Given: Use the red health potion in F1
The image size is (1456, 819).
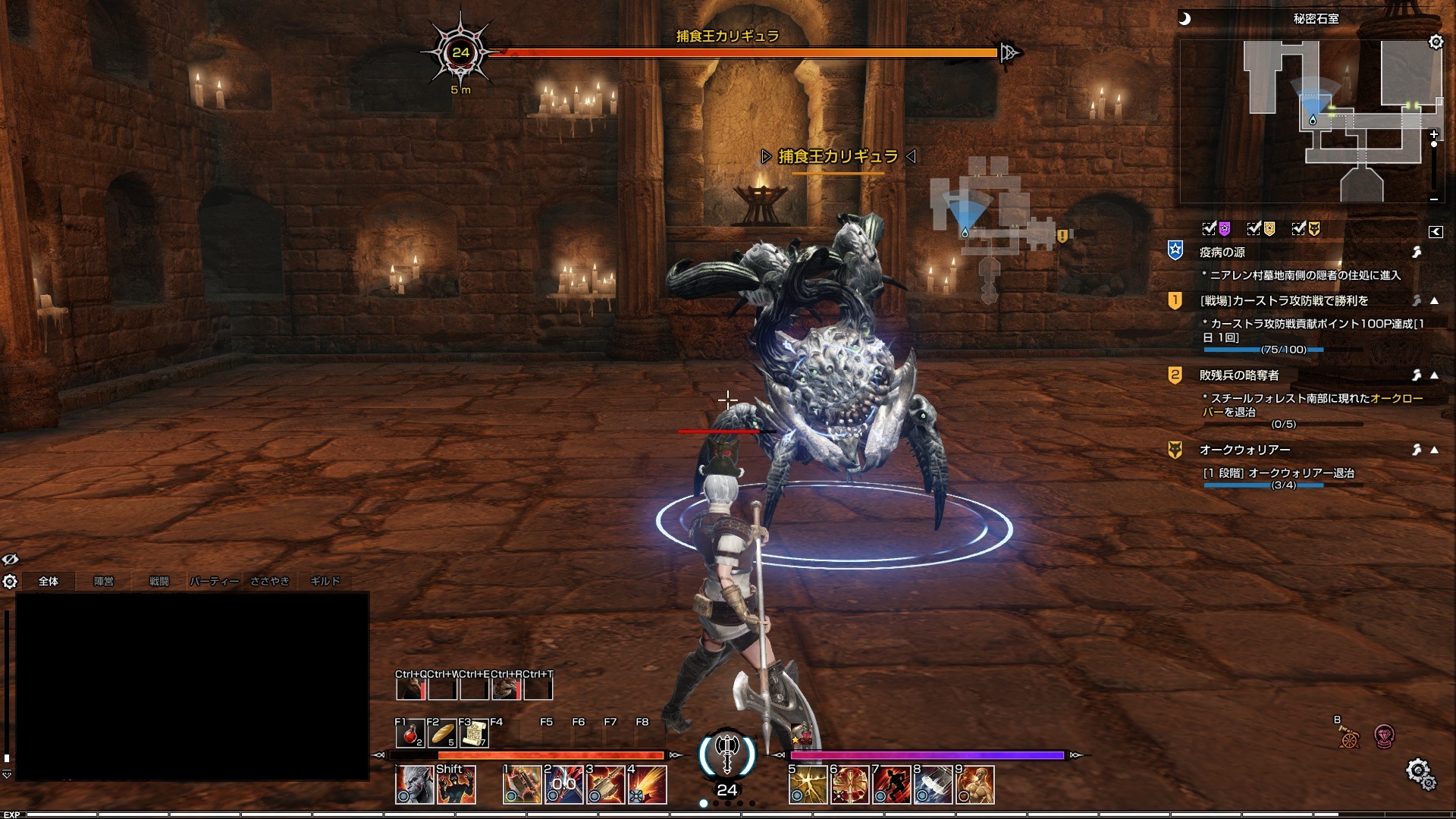Looking at the screenshot, I should [410, 734].
